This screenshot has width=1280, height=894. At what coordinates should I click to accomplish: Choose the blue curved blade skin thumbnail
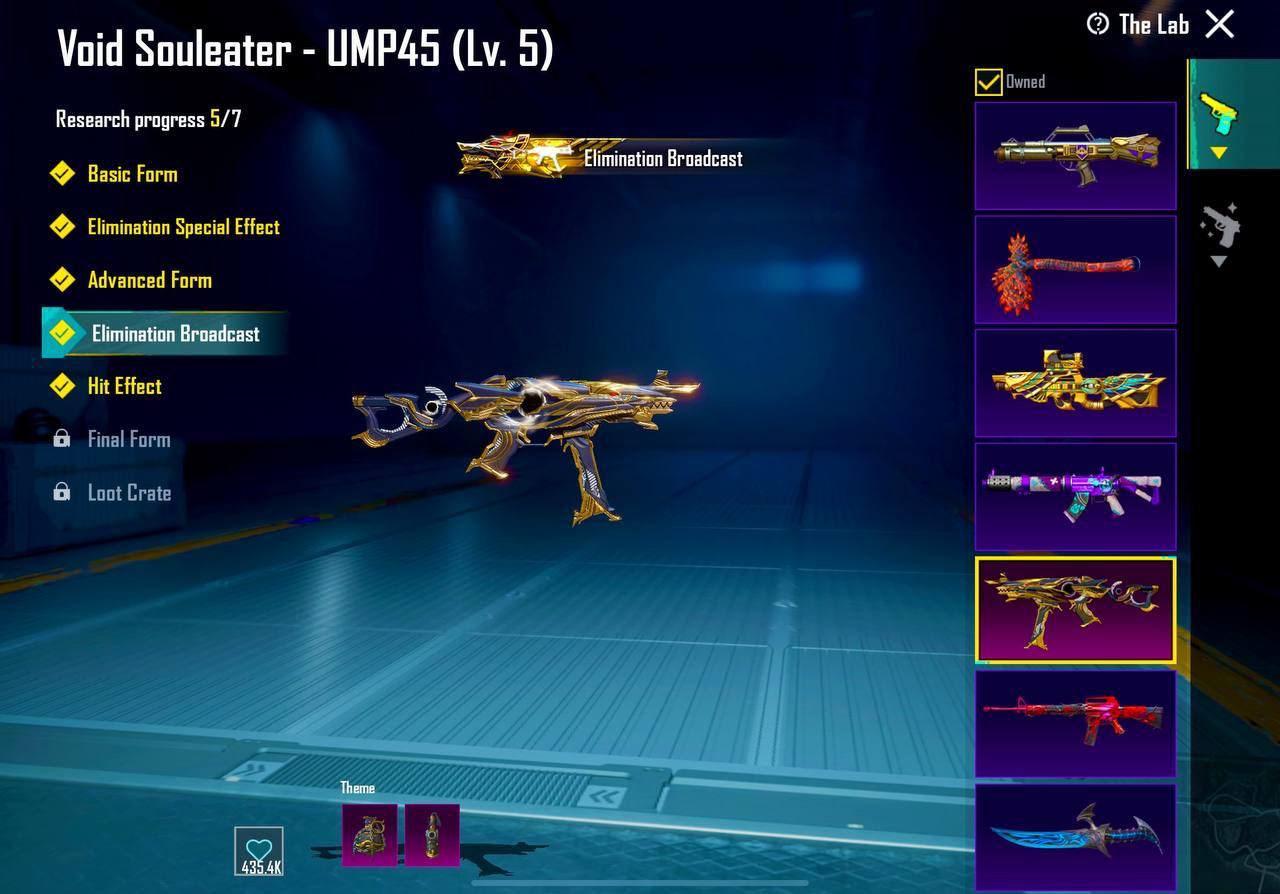pos(1075,838)
